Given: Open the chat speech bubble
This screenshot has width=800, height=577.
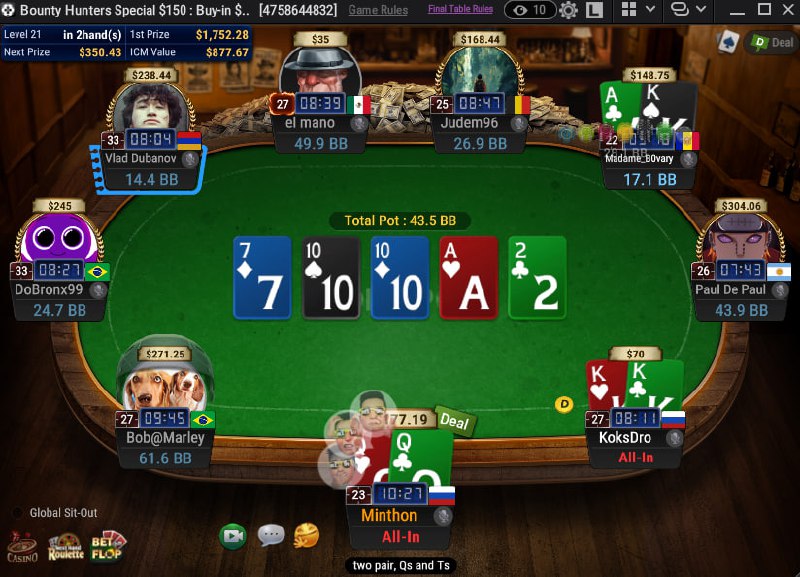Looking at the screenshot, I should point(271,536).
